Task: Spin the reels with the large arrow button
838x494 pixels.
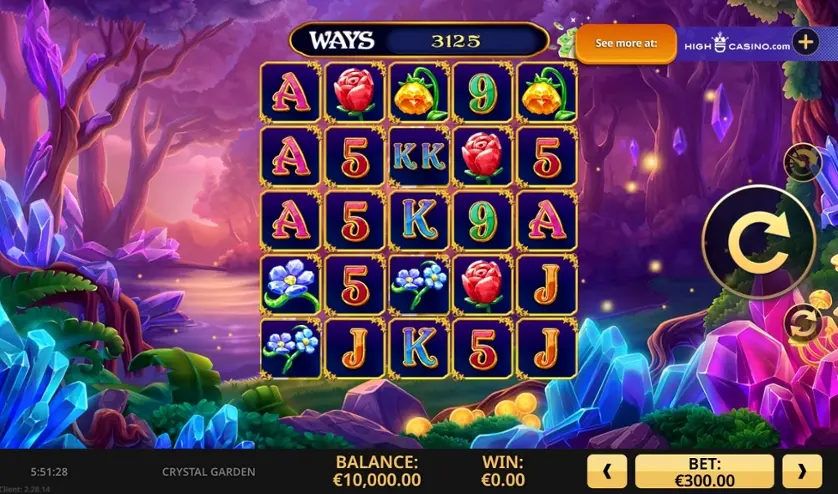Action: click(757, 242)
